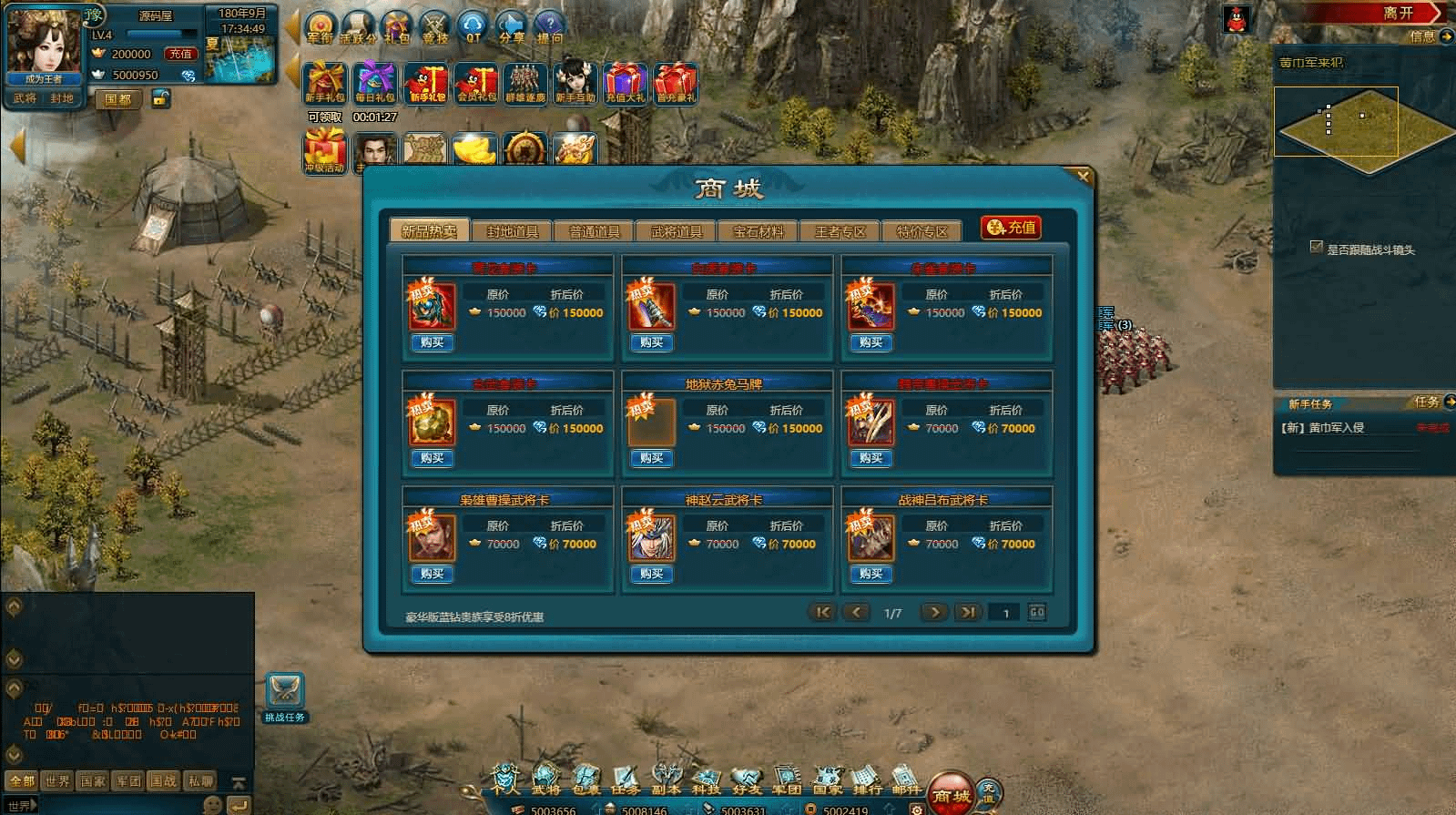Buy the 枭雄曹操武将卡
The image size is (1456, 815).
click(x=432, y=574)
